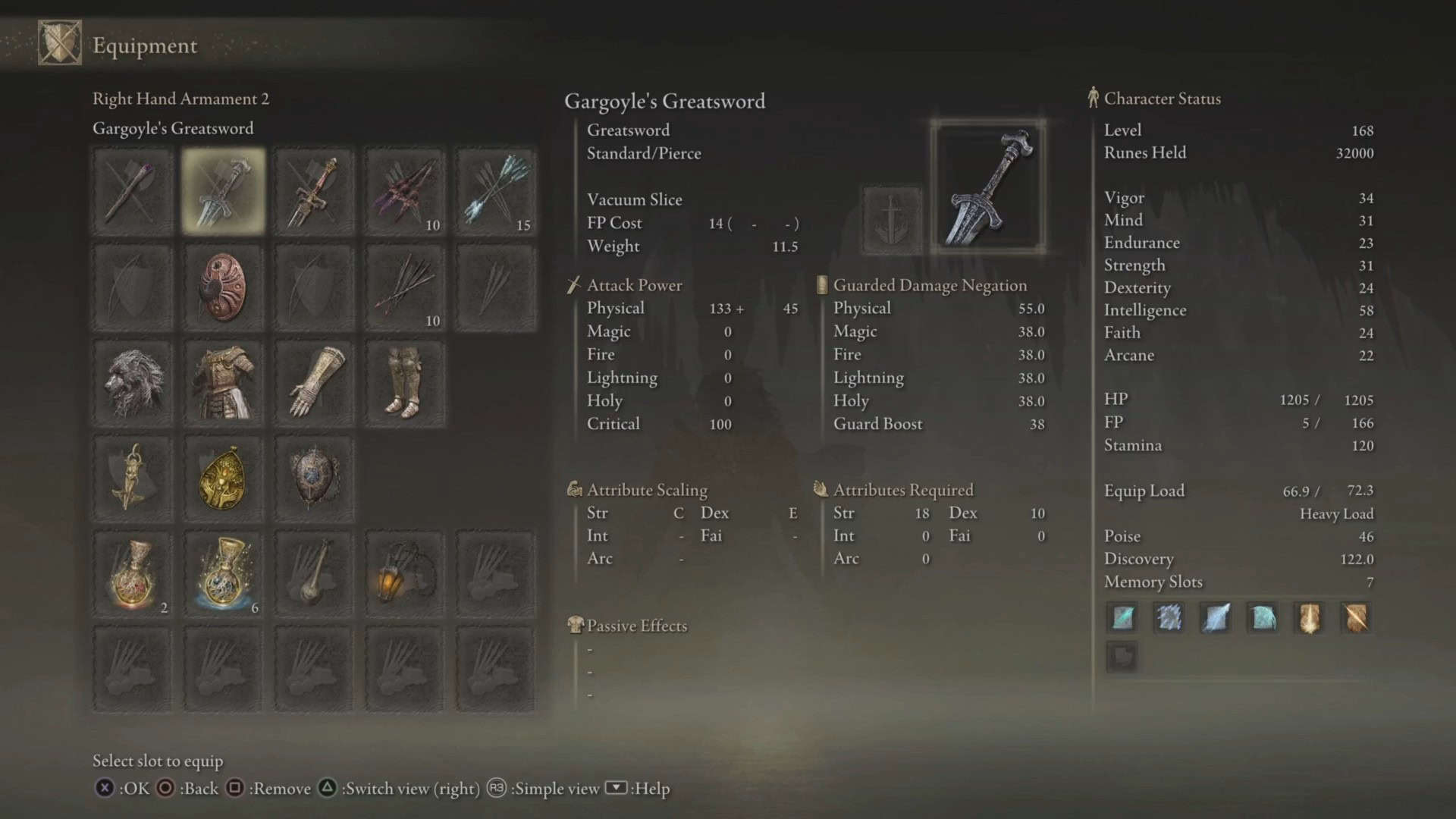Choose the Flask of Cerulean Tears slot
1456x819 pixels.
pyautogui.click(x=223, y=574)
